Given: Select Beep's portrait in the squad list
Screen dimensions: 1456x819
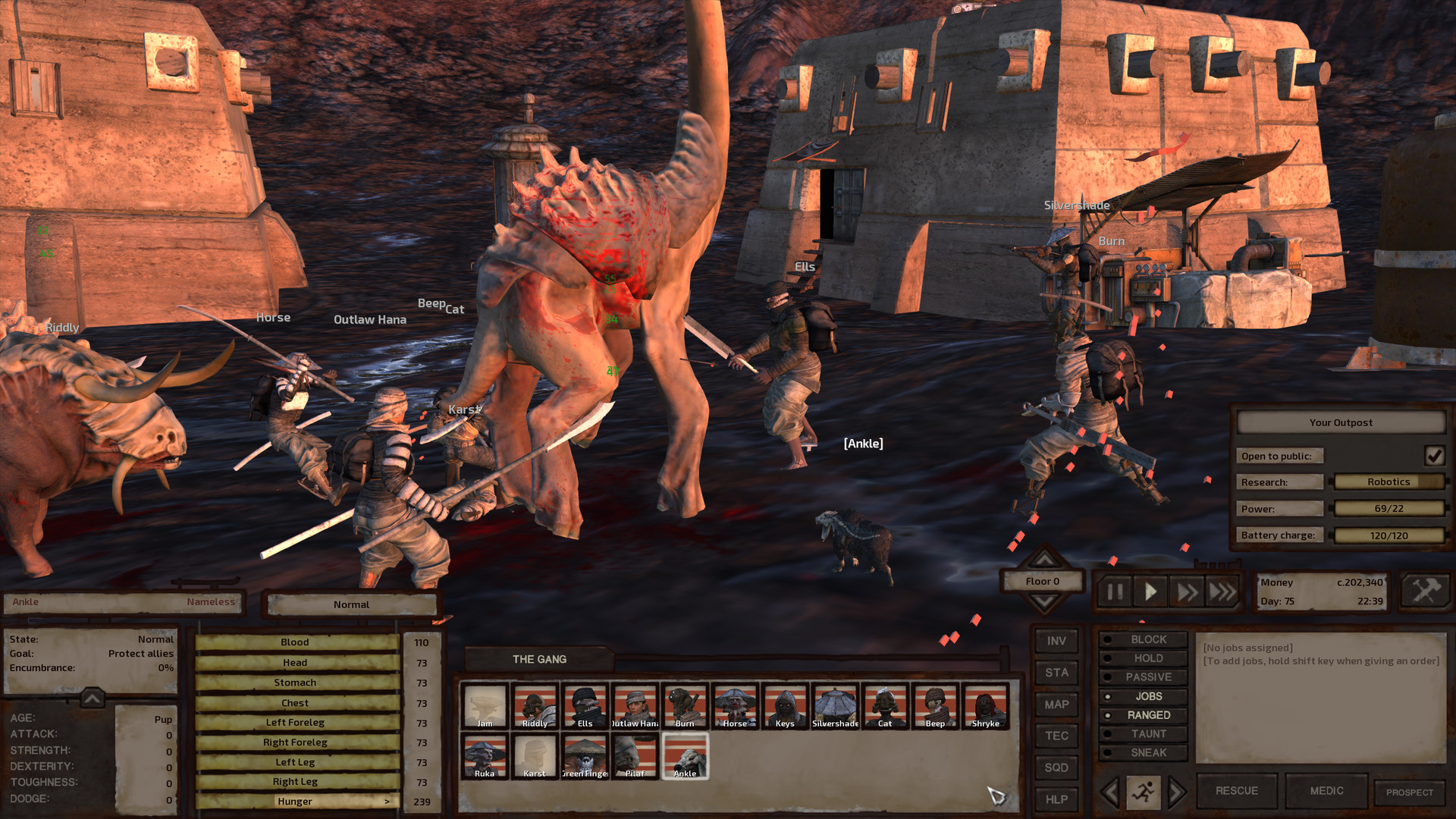Looking at the screenshot, I should 935,707.
